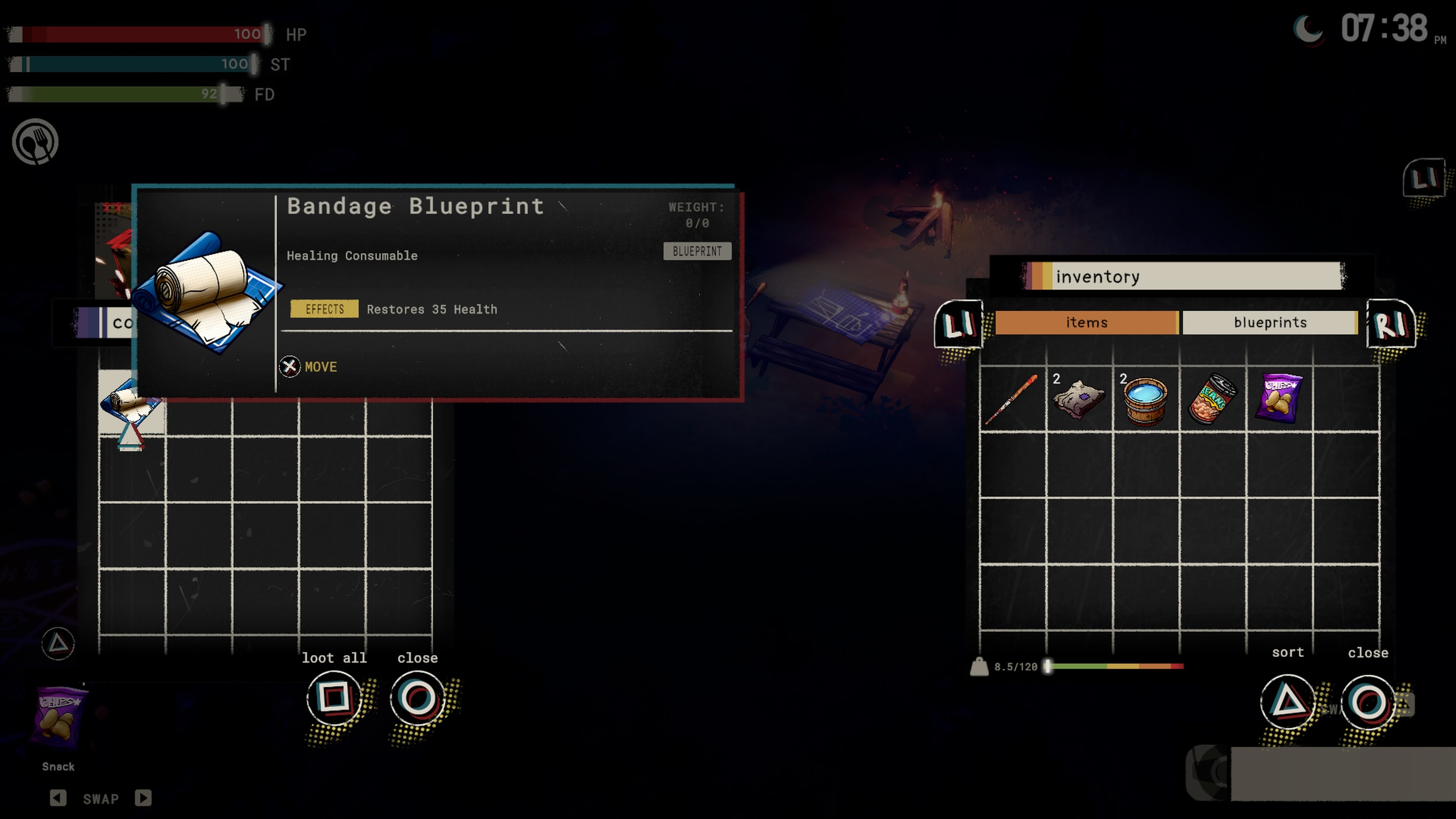Sort the inventory items
This screenshot has width=1456, height=819.
1288,702
